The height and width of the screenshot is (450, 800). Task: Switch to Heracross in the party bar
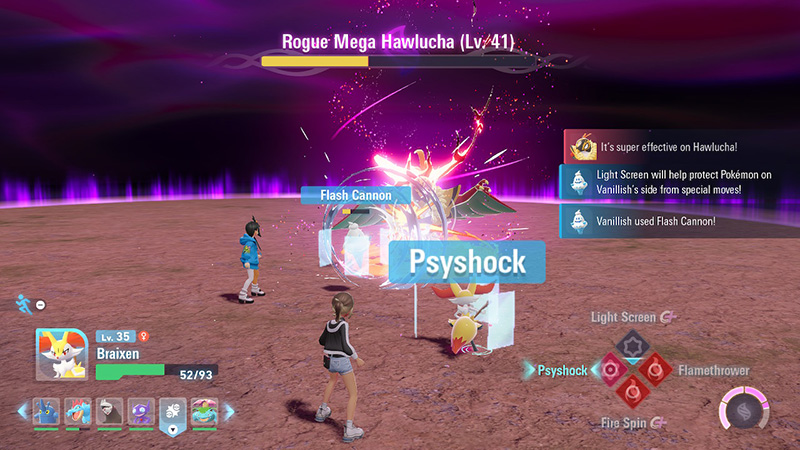(x=46, y=411)
